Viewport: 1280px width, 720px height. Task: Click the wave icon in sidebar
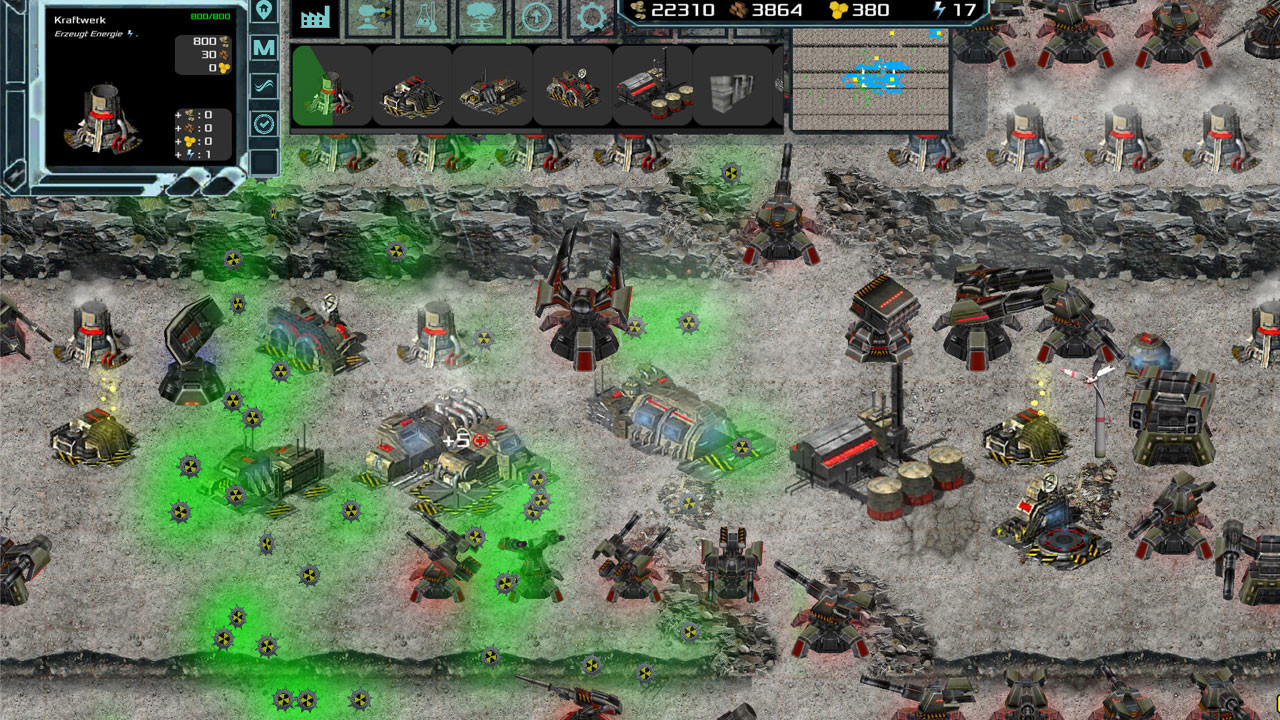(262, 85)
